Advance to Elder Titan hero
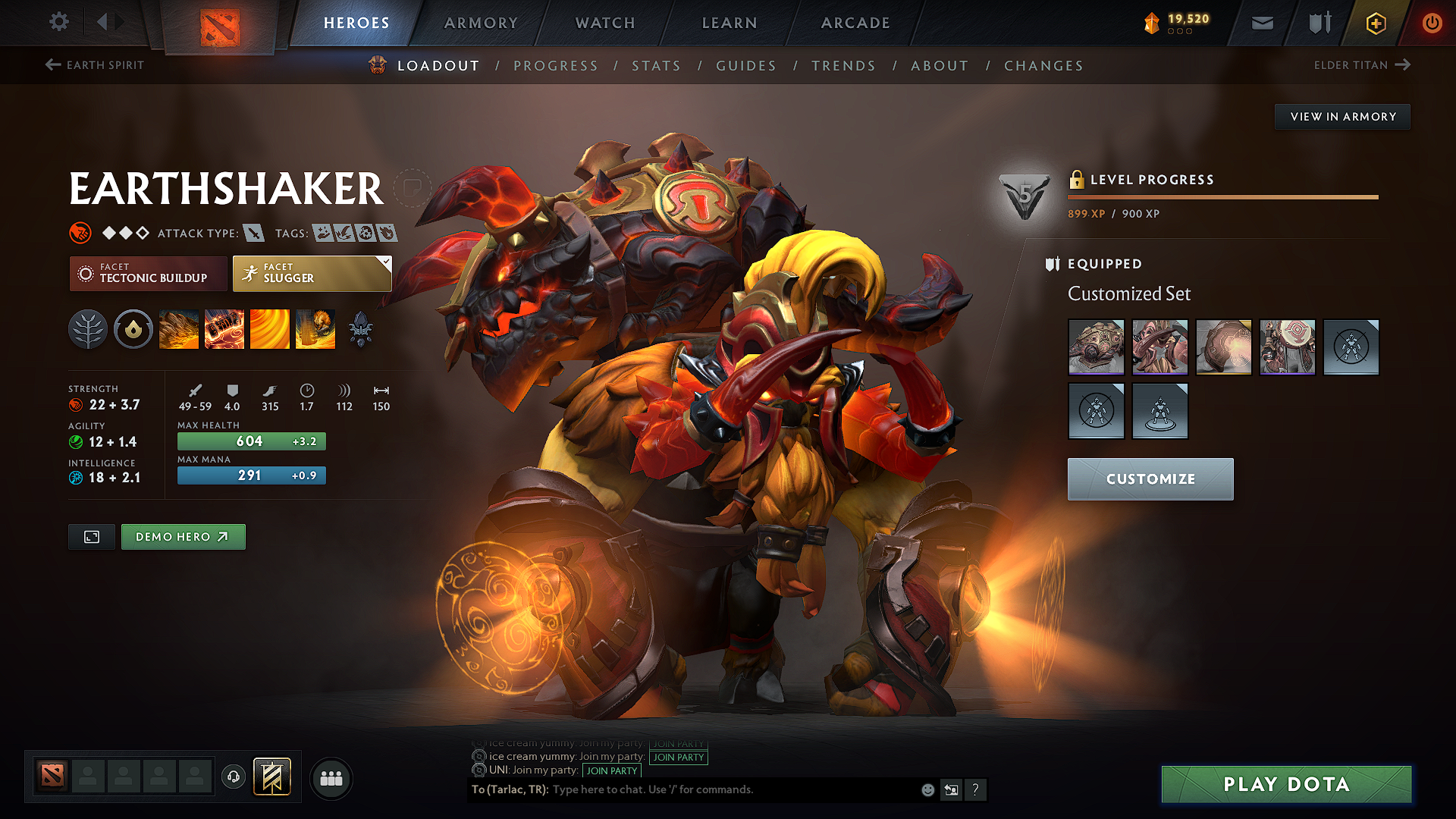1456x819 pixels. (x=1362, y=65)
